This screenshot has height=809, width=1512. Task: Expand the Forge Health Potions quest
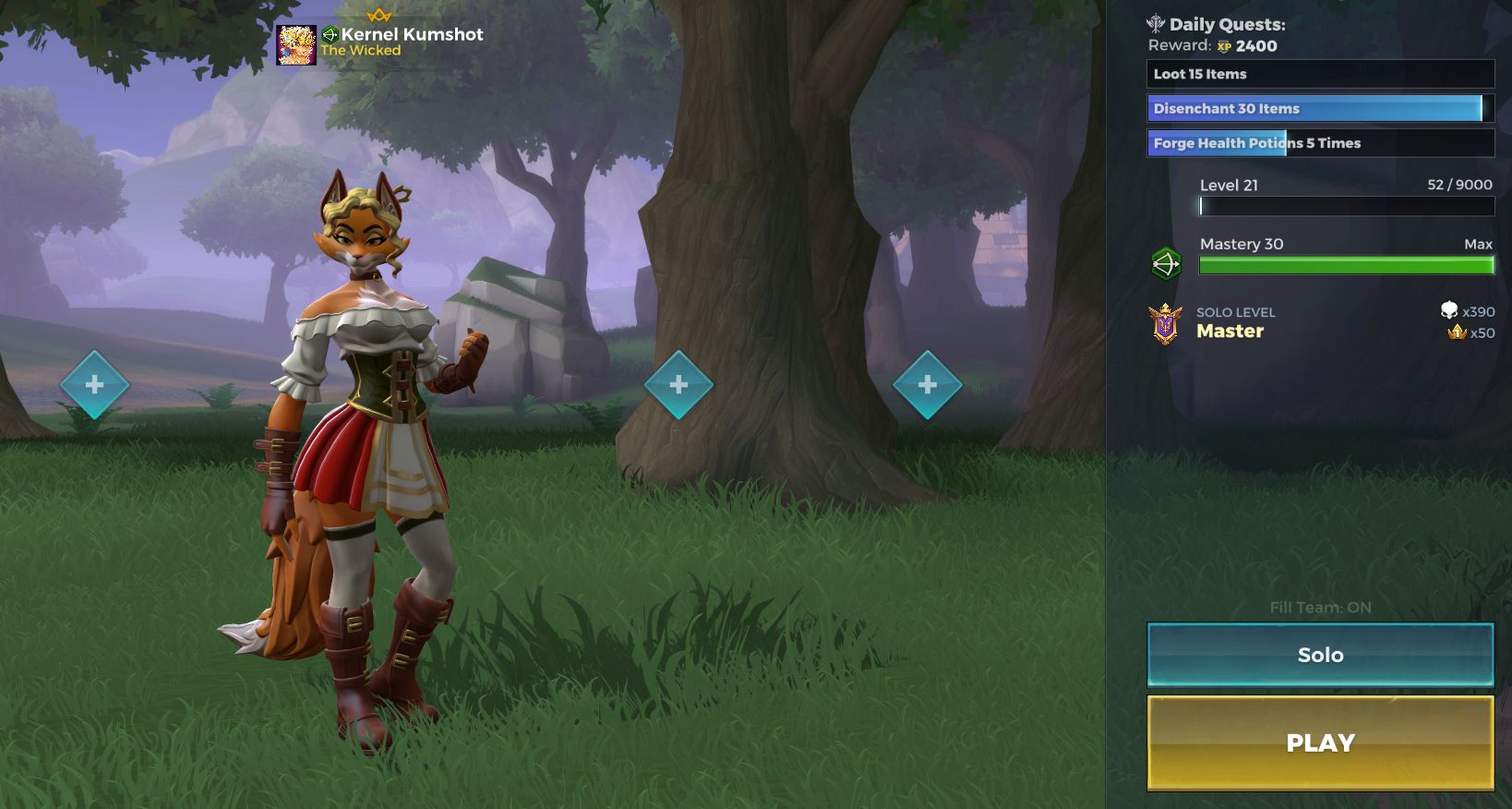1320,143
